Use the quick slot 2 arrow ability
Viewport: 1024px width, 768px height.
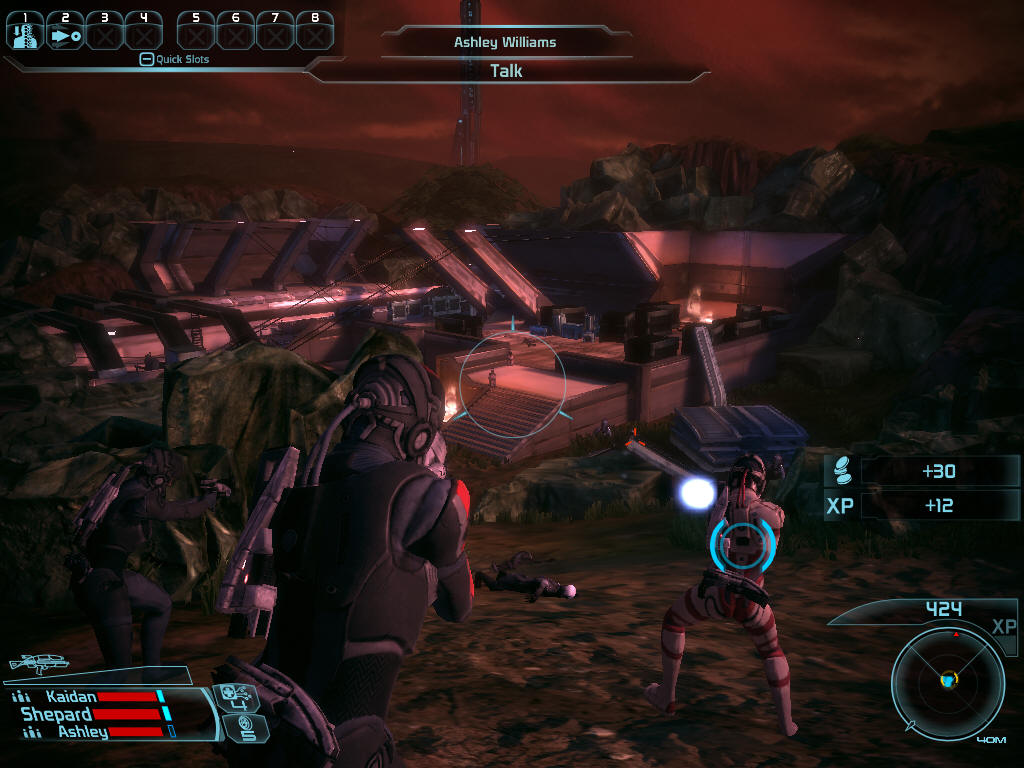[x=65, y=32]
